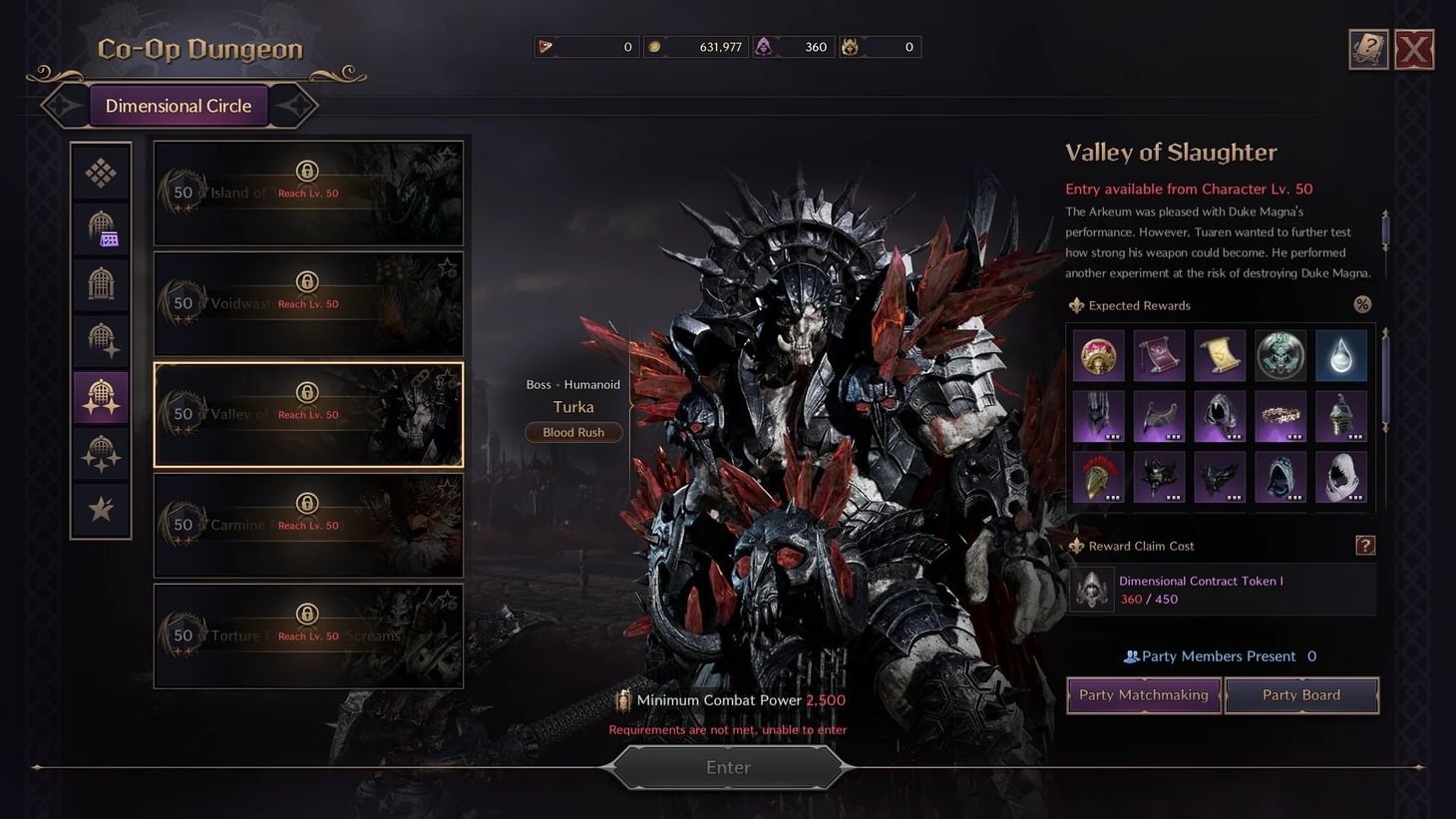The image size is (1456, 819).
Task: Open the help question mark in top corner
Action: [1367, 48]
